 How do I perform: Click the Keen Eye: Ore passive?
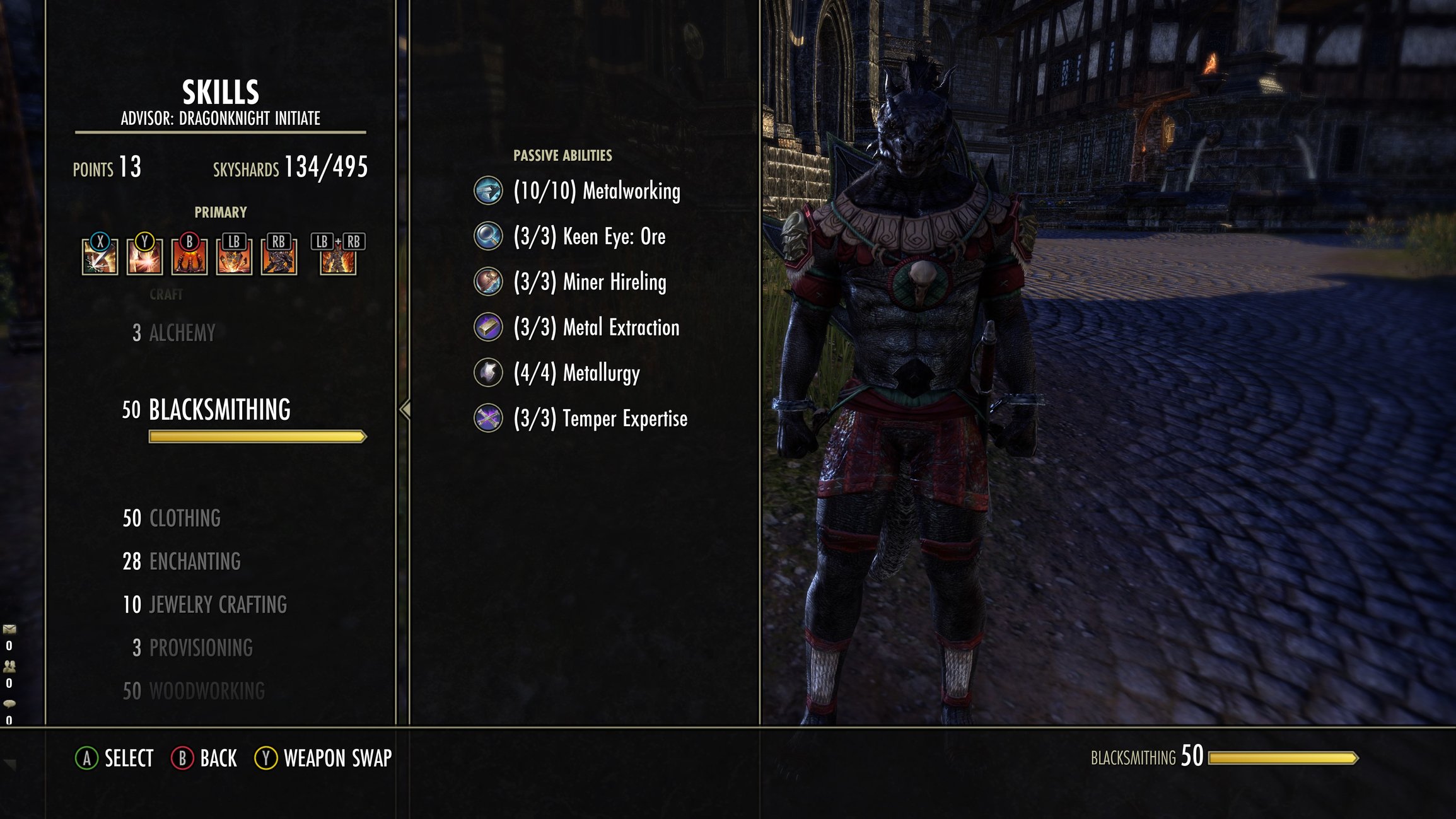tap(589, 236)
